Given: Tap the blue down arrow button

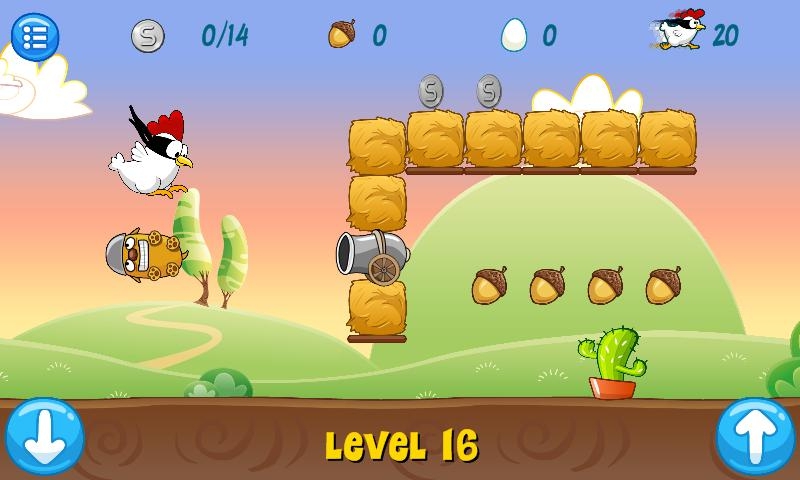Looking at the screenshot, I should [44, 436].
